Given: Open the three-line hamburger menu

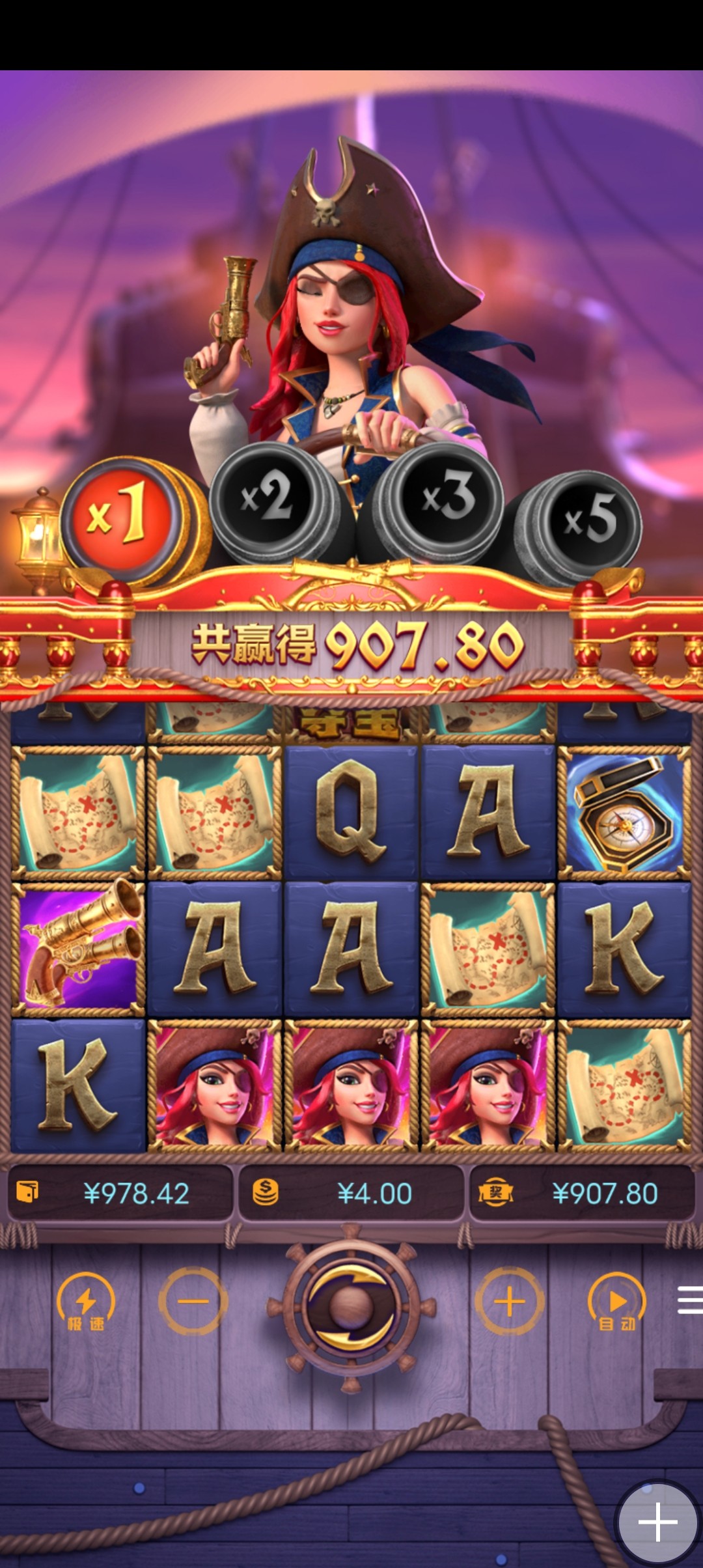Looking at the screenshot, I should [689, 1300].
